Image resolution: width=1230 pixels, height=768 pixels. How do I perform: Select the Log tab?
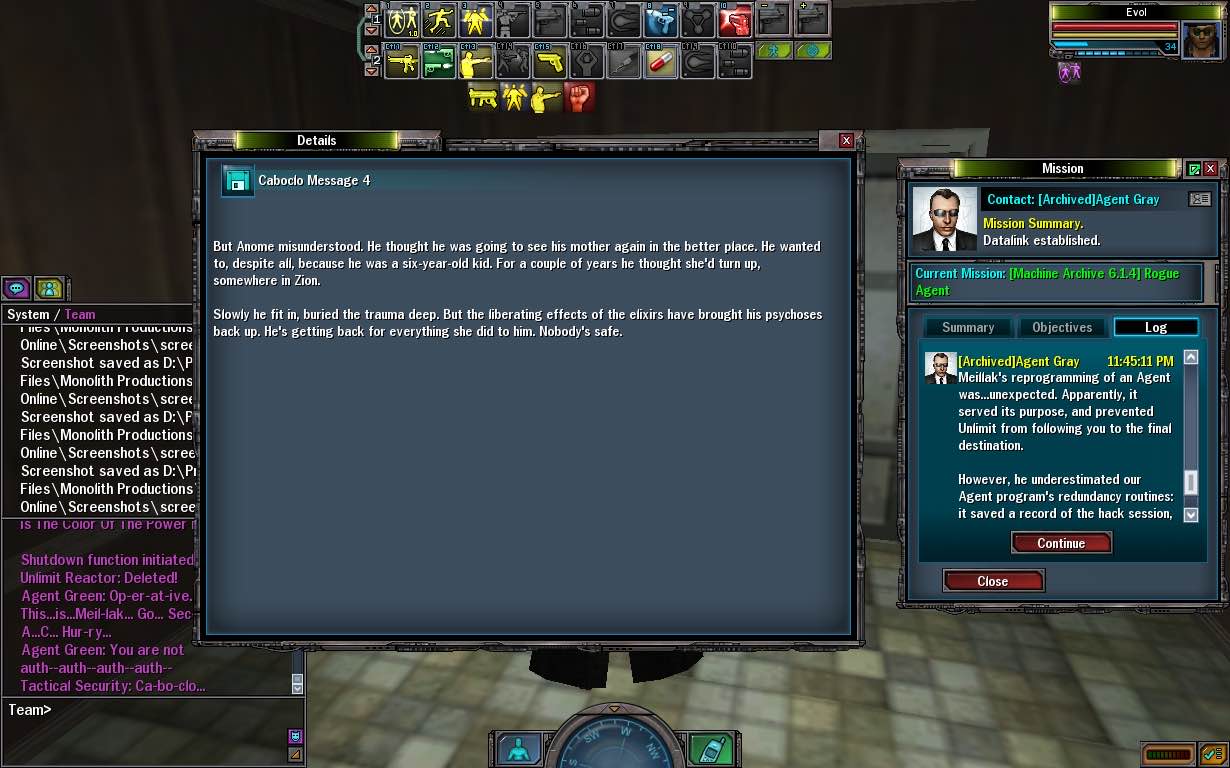(1155, 327)
